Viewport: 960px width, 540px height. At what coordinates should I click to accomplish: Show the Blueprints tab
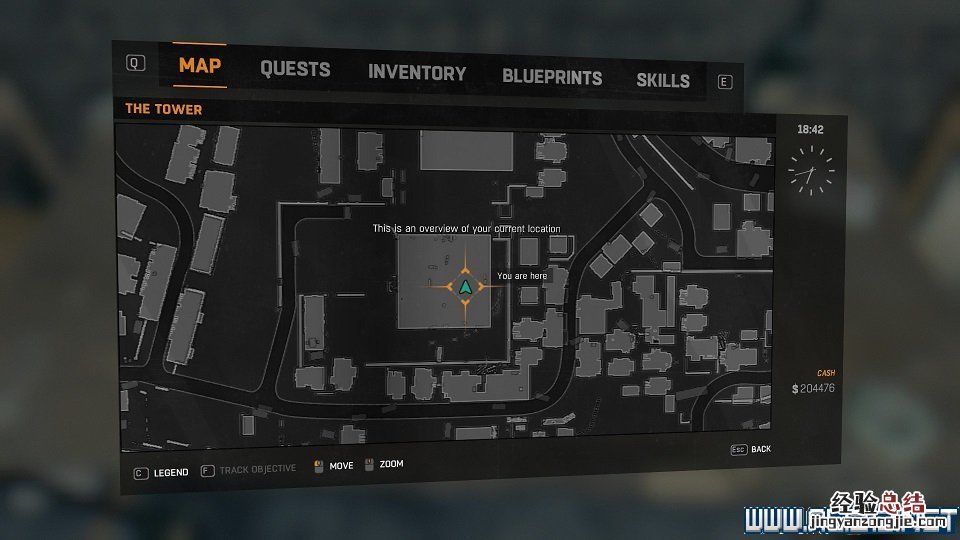(x=552, y=77)
